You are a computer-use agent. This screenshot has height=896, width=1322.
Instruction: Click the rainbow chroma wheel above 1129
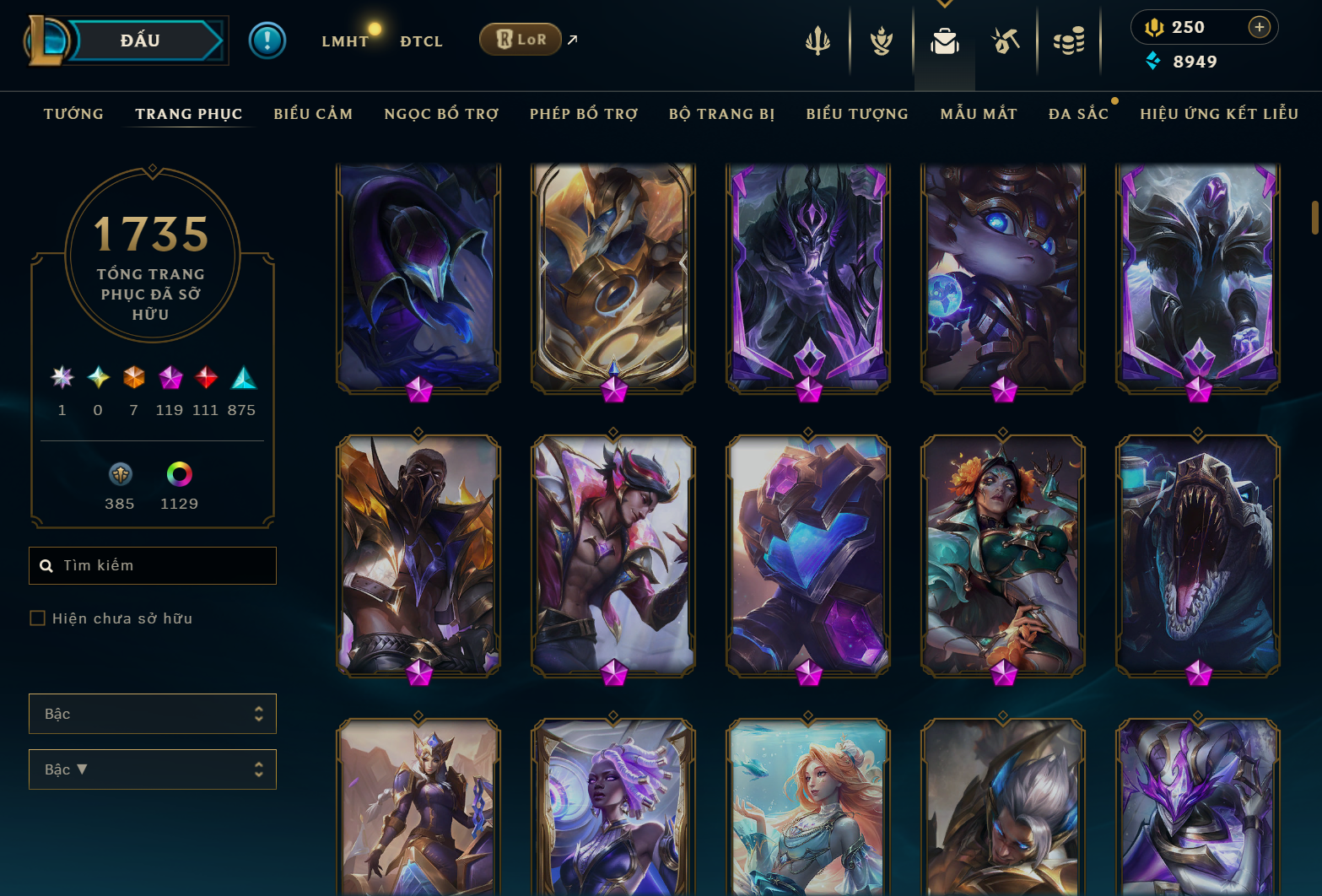coord(180,476)
